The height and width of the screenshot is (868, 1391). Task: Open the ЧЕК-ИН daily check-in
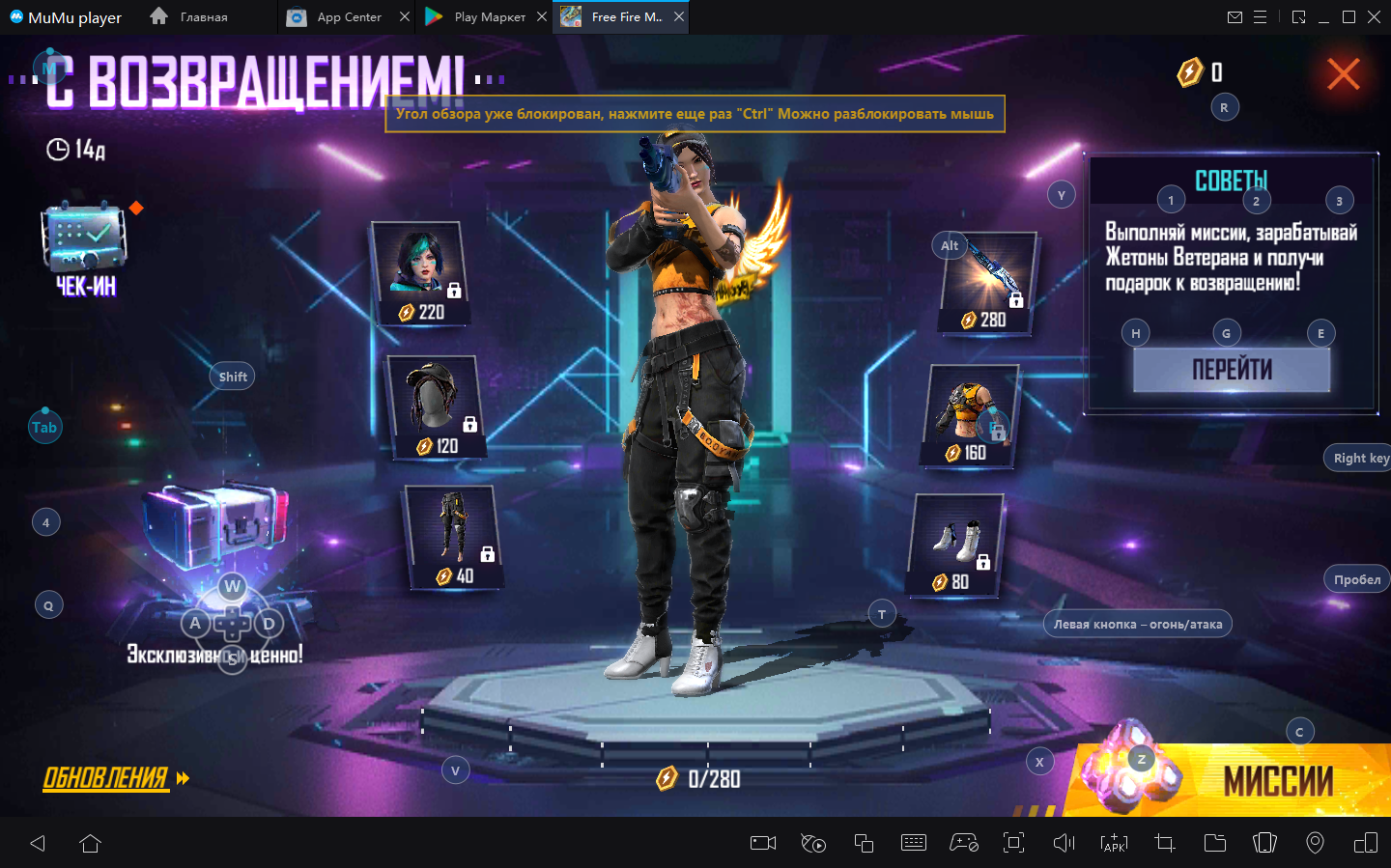click(x=85, y=246)
